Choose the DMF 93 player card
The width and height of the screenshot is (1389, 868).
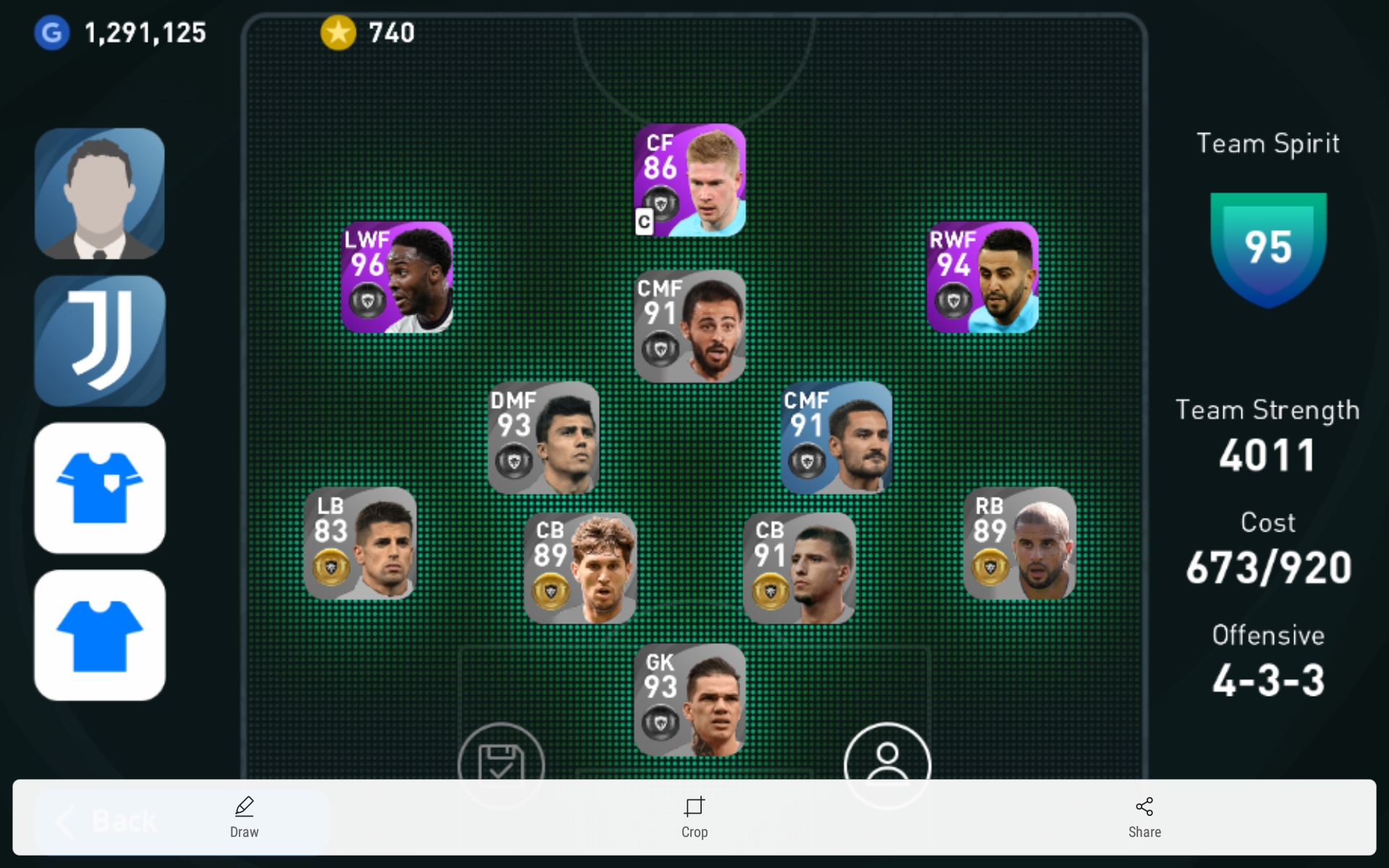[543, 438]
